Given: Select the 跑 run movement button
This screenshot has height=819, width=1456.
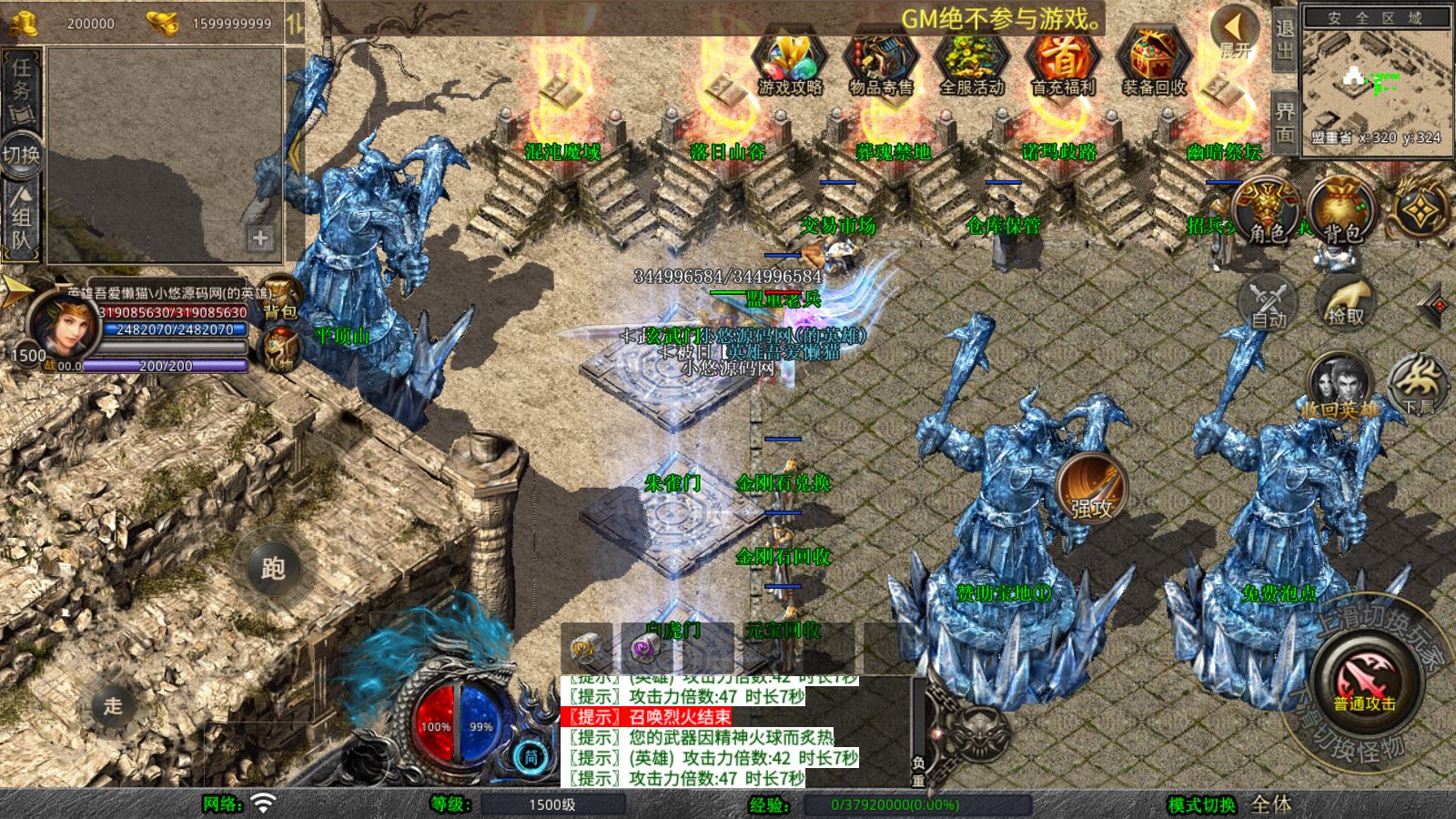Looking at the screenshot, I should 273,568.
